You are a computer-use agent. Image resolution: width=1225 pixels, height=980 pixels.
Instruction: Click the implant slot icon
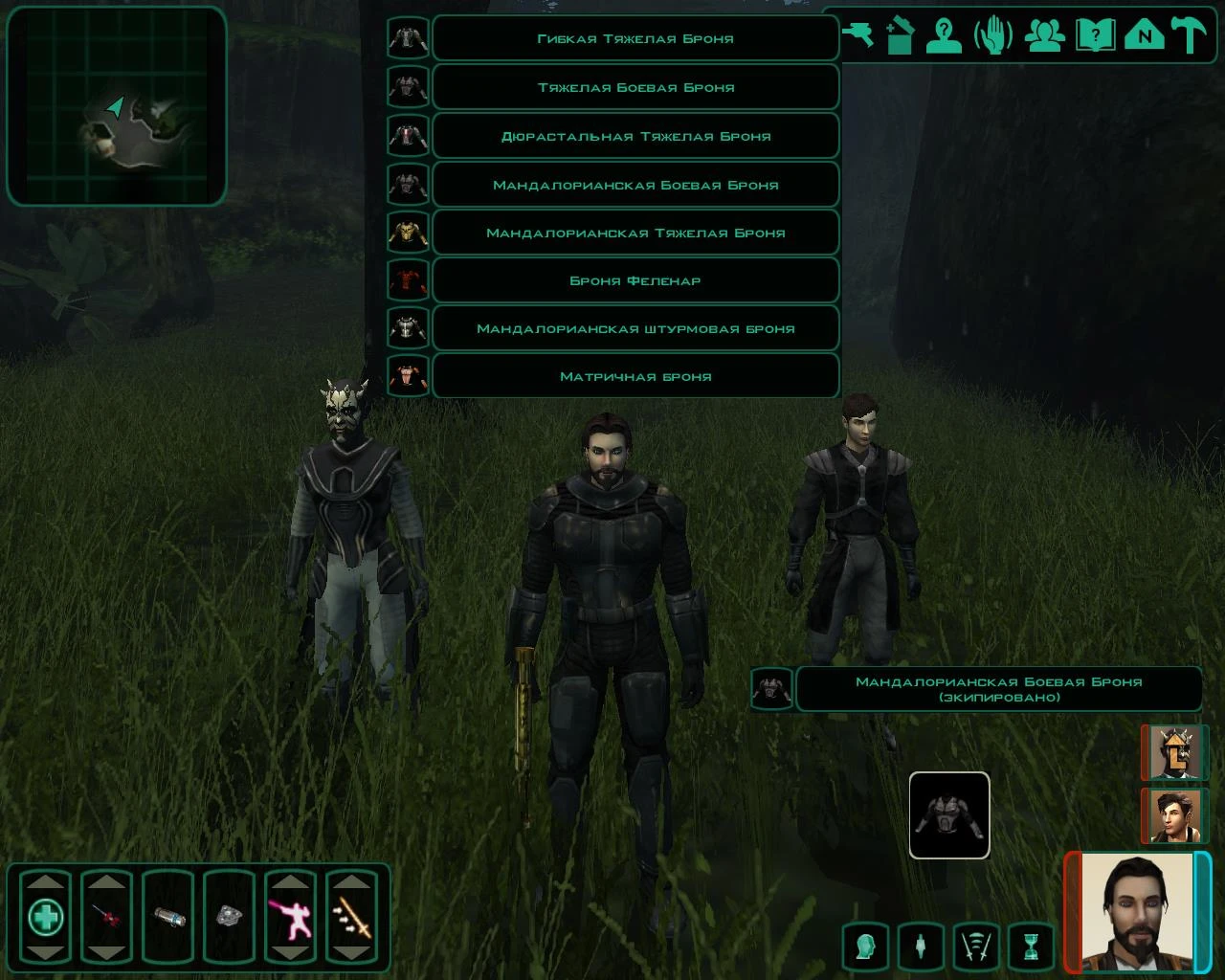(x=919, y=947)
